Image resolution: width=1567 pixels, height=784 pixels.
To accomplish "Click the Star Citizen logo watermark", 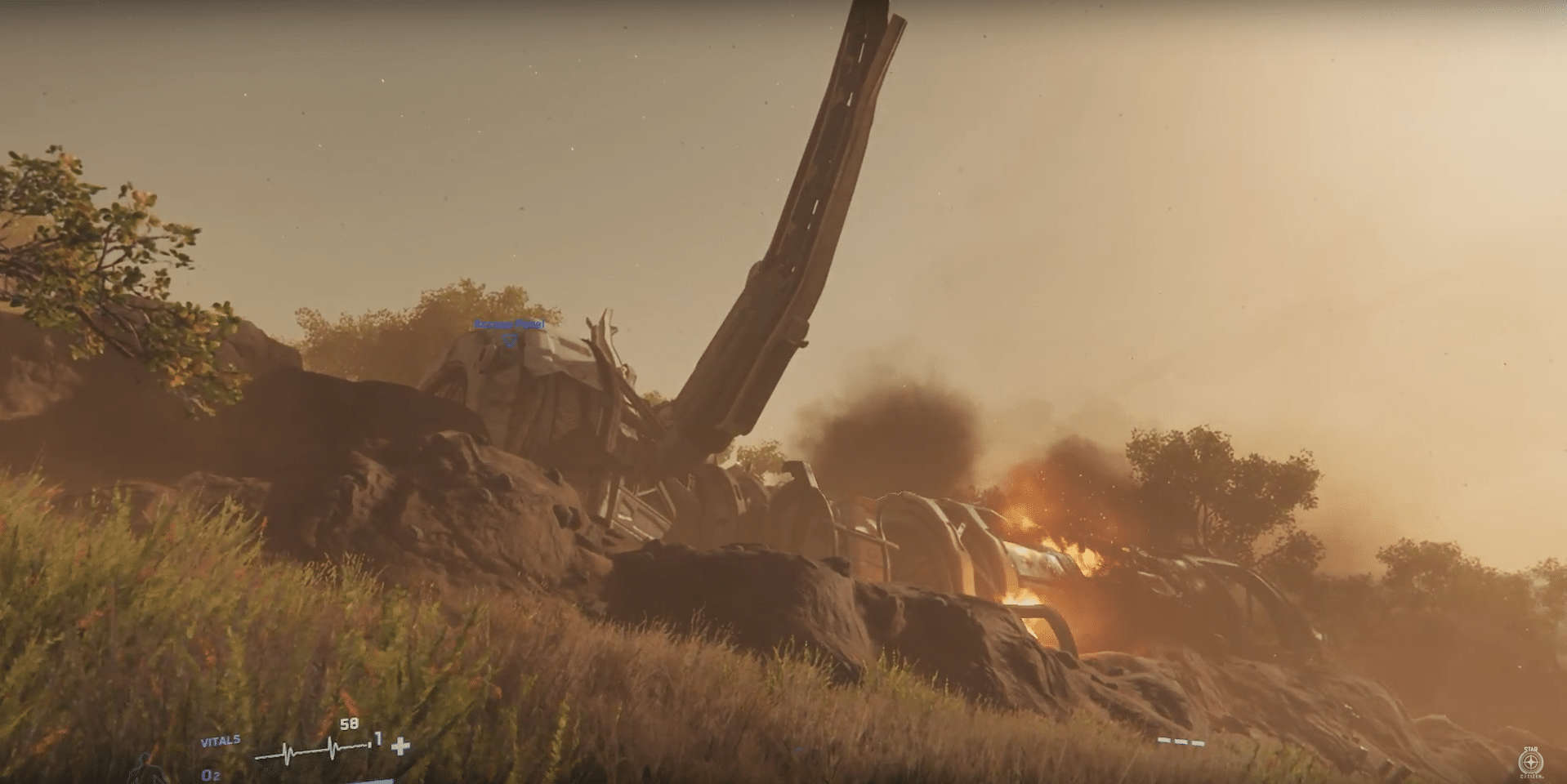I will 1529,763.
